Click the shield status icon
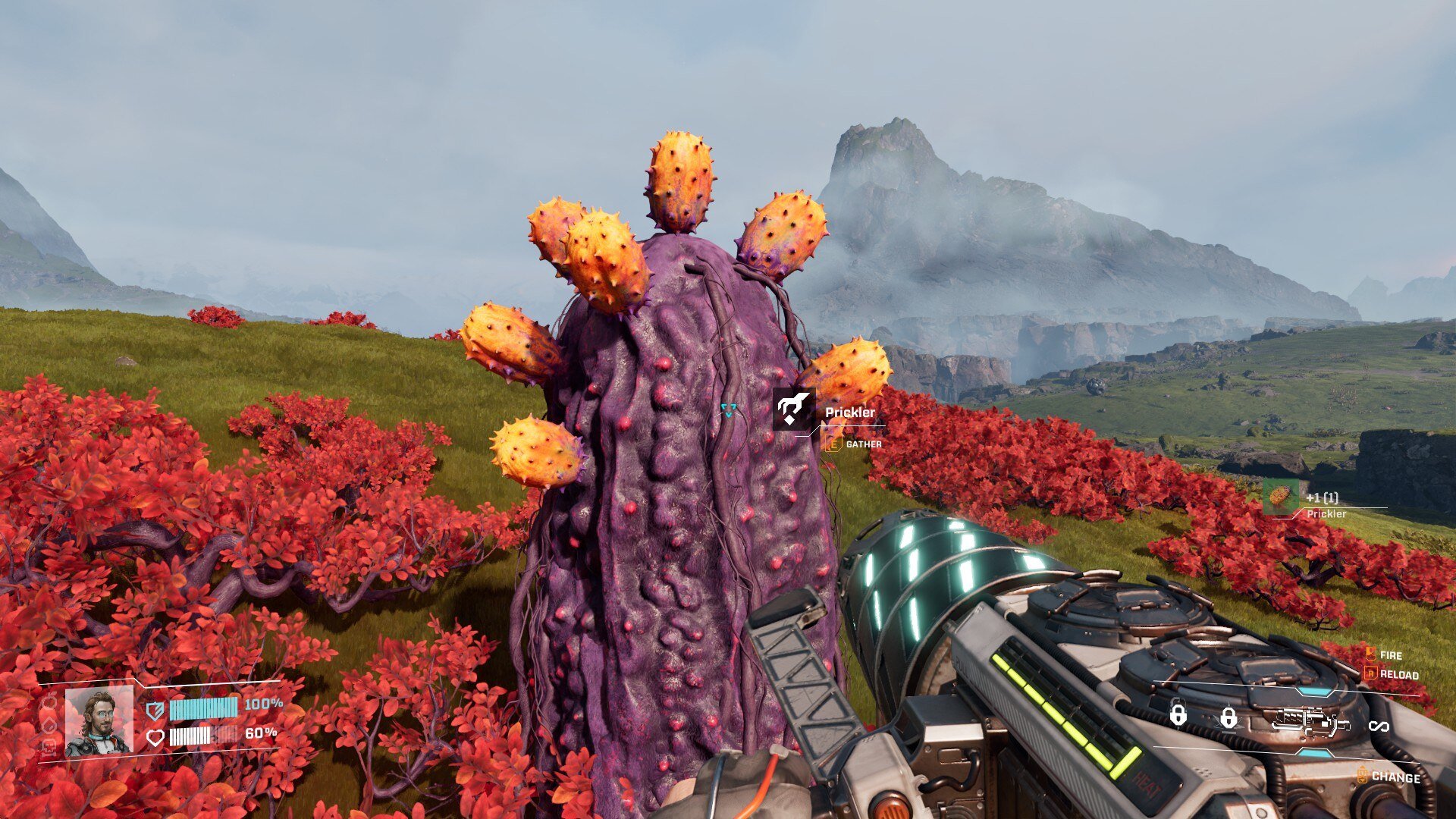Image resolution: width=1456 pixels, height=819 pixels. [155, 711]
